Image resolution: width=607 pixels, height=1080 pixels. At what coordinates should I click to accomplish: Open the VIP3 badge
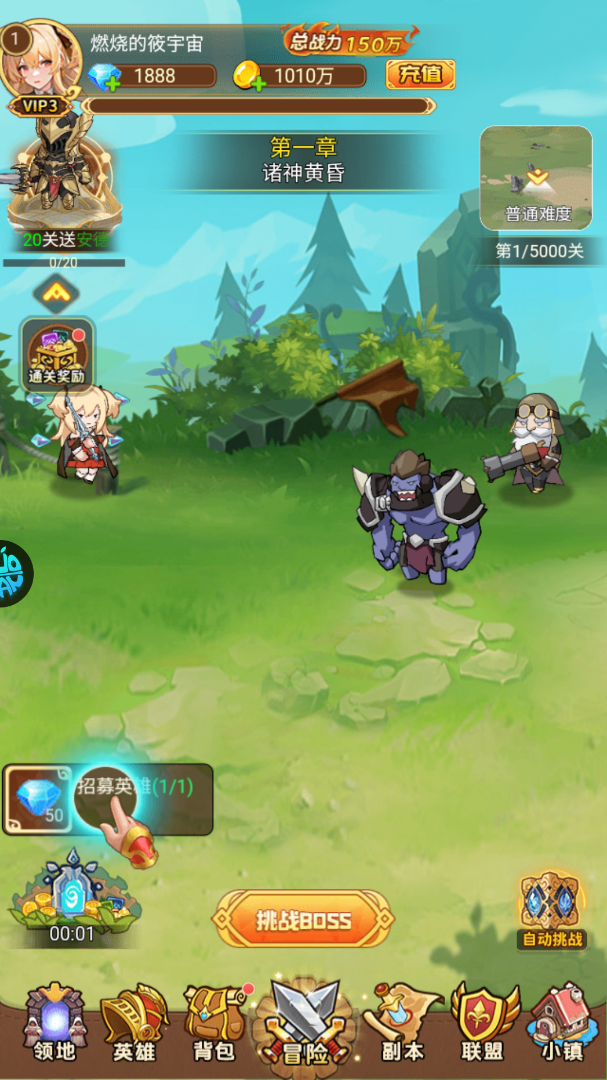pos(40,105)
